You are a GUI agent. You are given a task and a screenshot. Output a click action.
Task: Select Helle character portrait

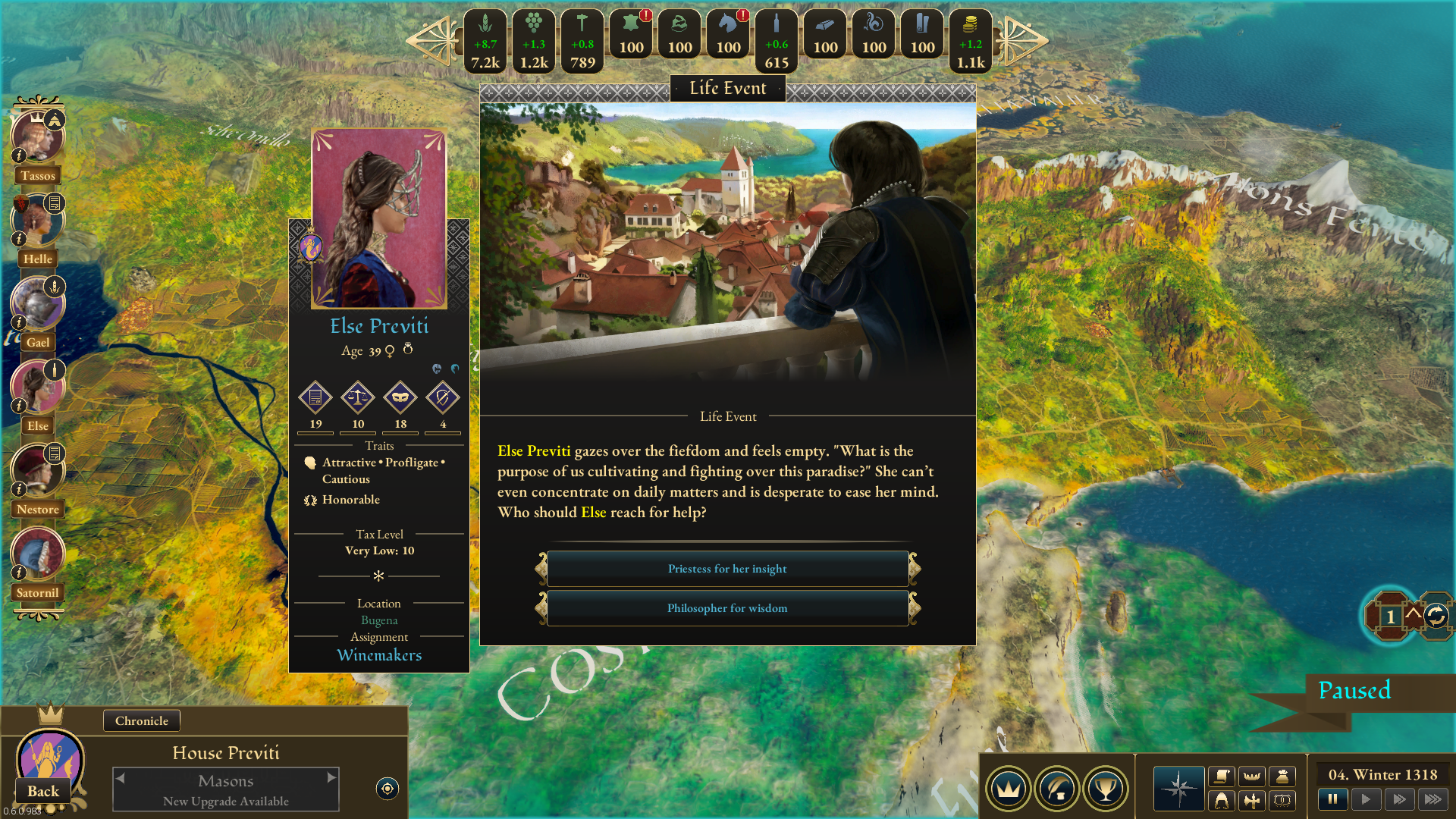(36, 221)
